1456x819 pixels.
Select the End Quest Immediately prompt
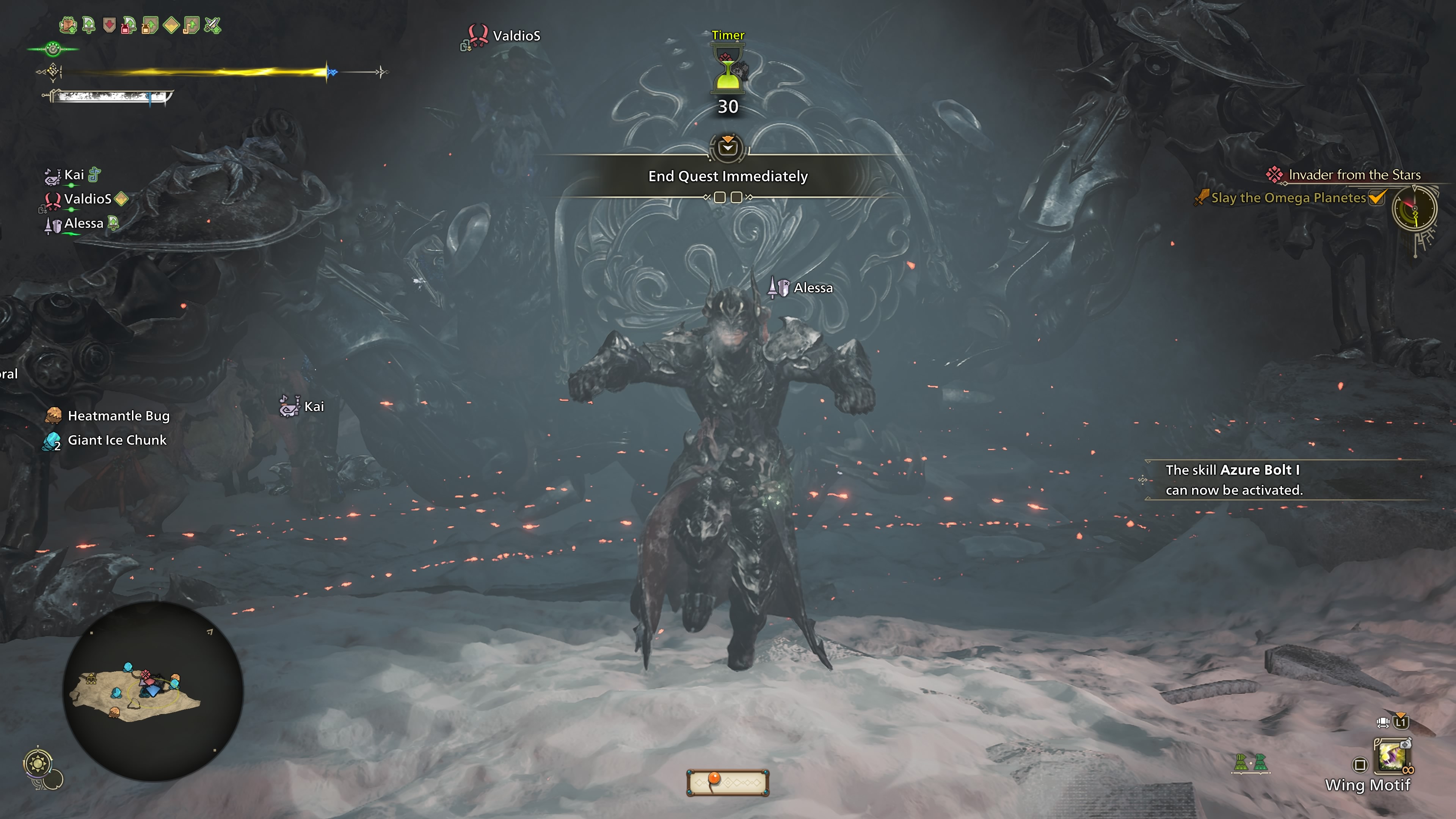click(728, 176)
